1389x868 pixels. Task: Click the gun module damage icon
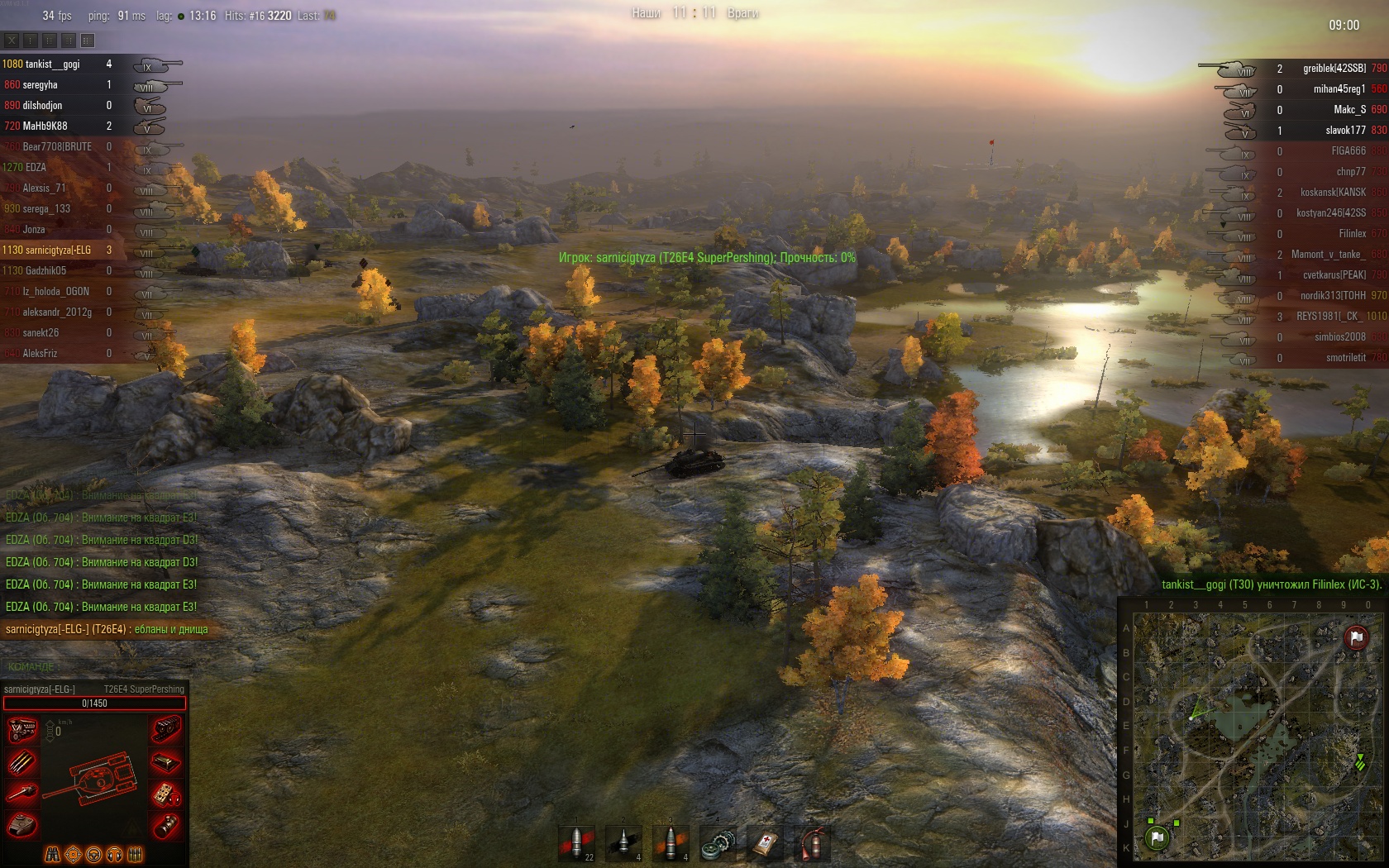[x=22, y=794]
